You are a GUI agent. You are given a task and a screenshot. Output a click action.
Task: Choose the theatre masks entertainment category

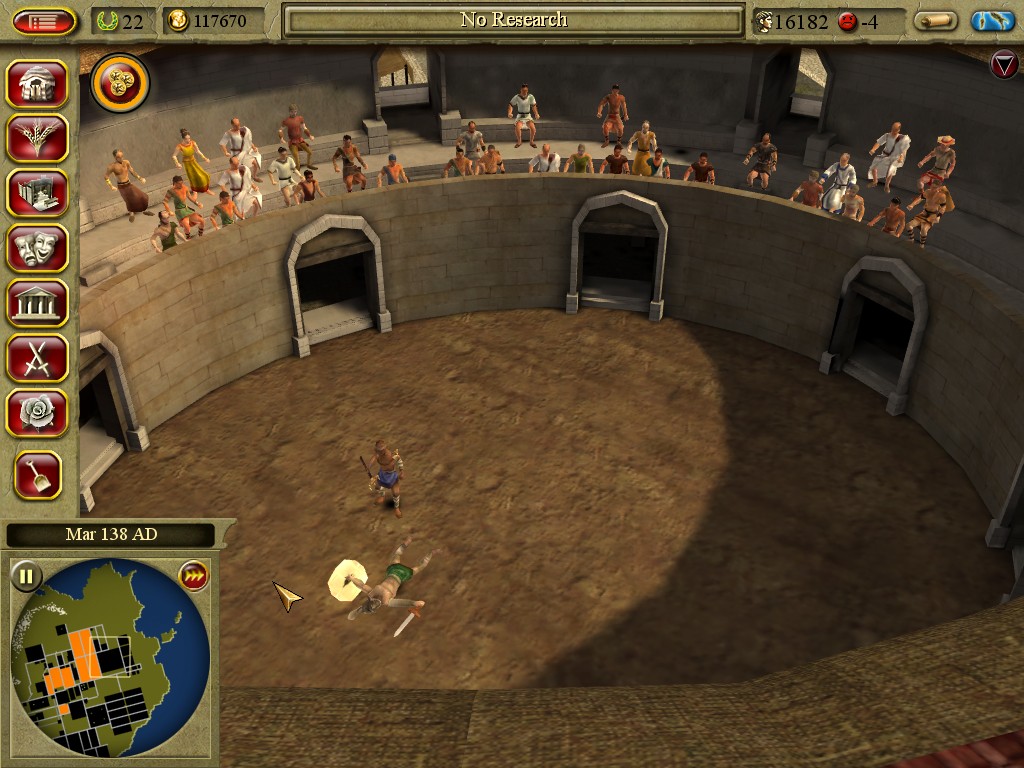38,248
